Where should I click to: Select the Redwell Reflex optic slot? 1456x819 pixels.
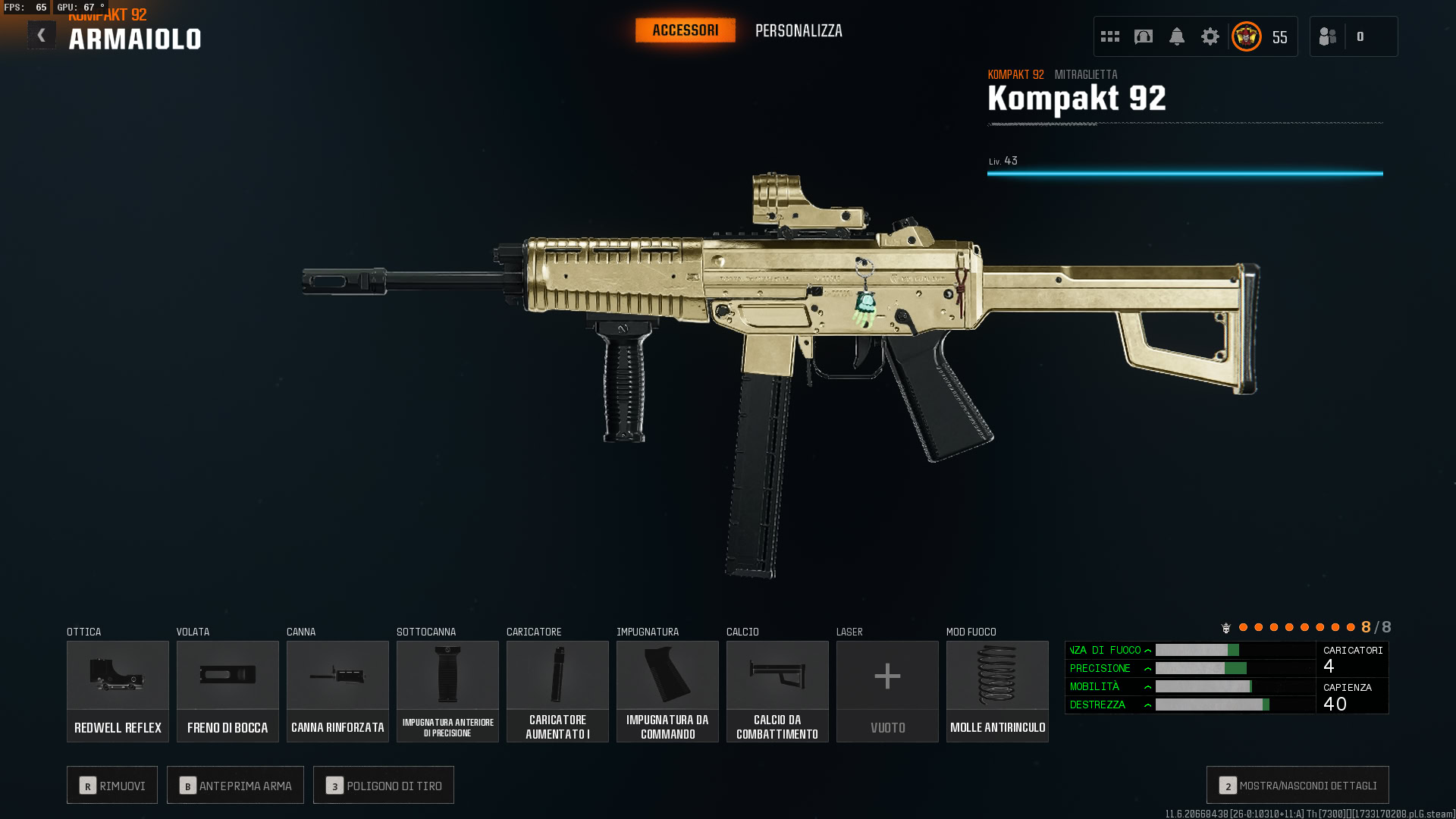click(x=118, y=691)
